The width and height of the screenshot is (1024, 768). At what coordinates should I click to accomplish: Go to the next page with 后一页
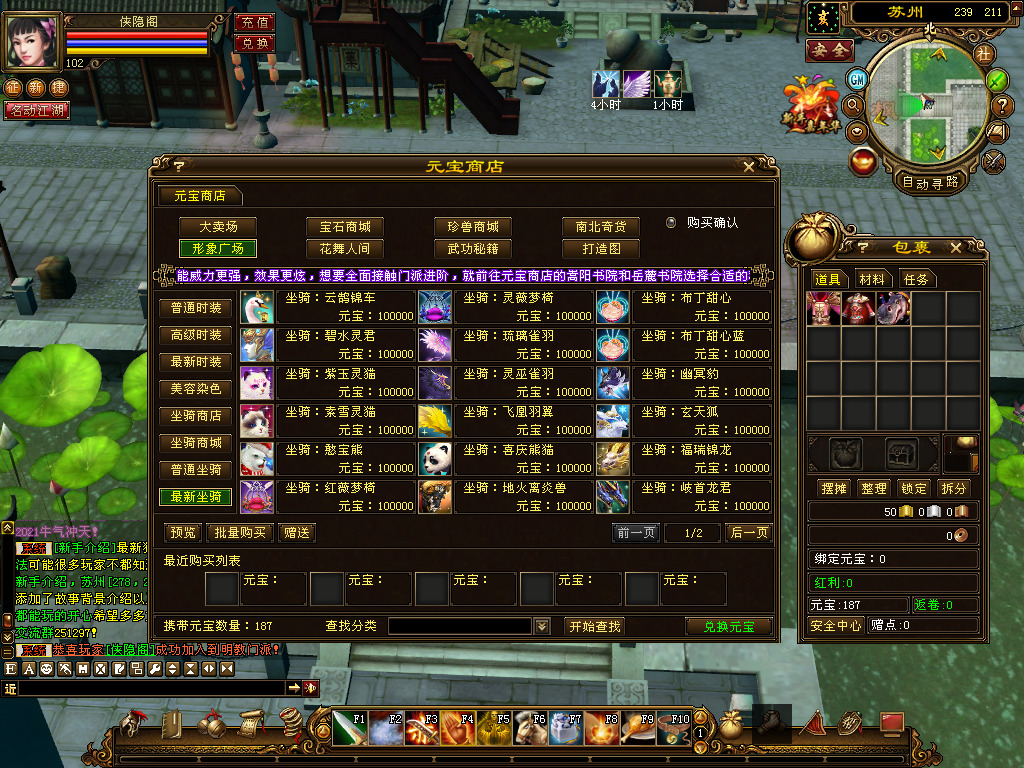click(x=748, y=533)
